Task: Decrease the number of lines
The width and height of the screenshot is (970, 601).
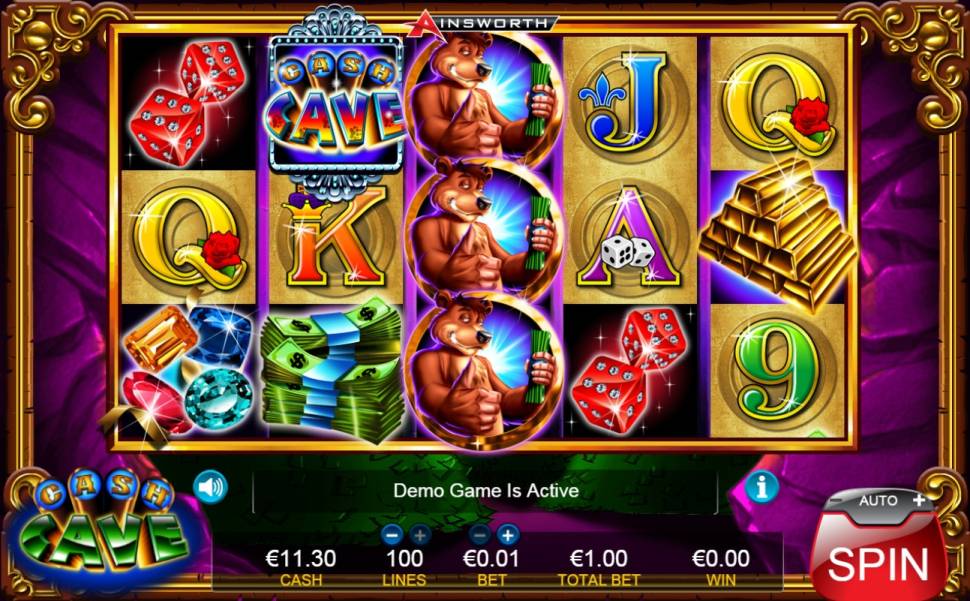Action: tap(392, 534)
